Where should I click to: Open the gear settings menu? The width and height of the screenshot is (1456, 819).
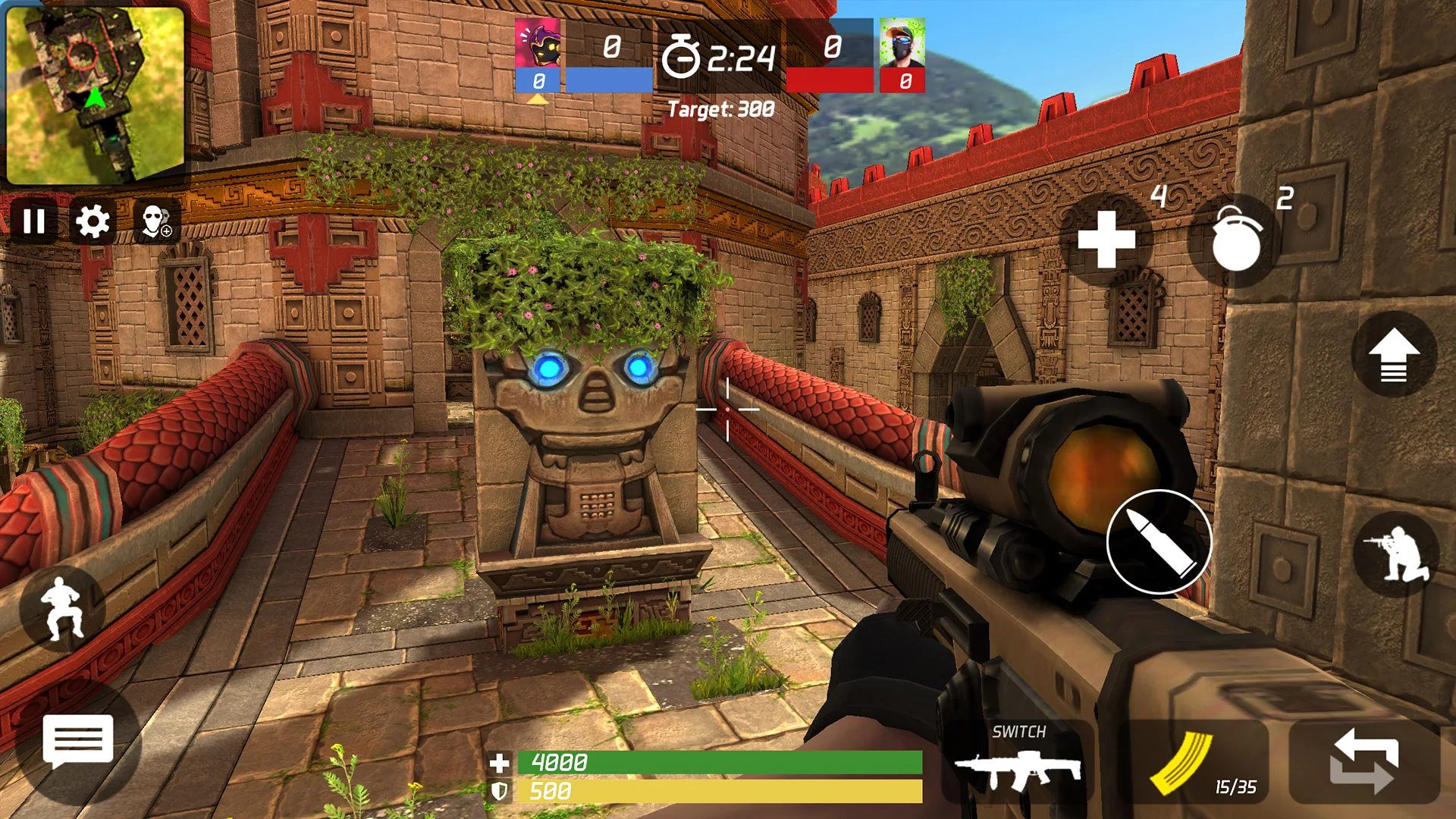[x=93, y=221]
